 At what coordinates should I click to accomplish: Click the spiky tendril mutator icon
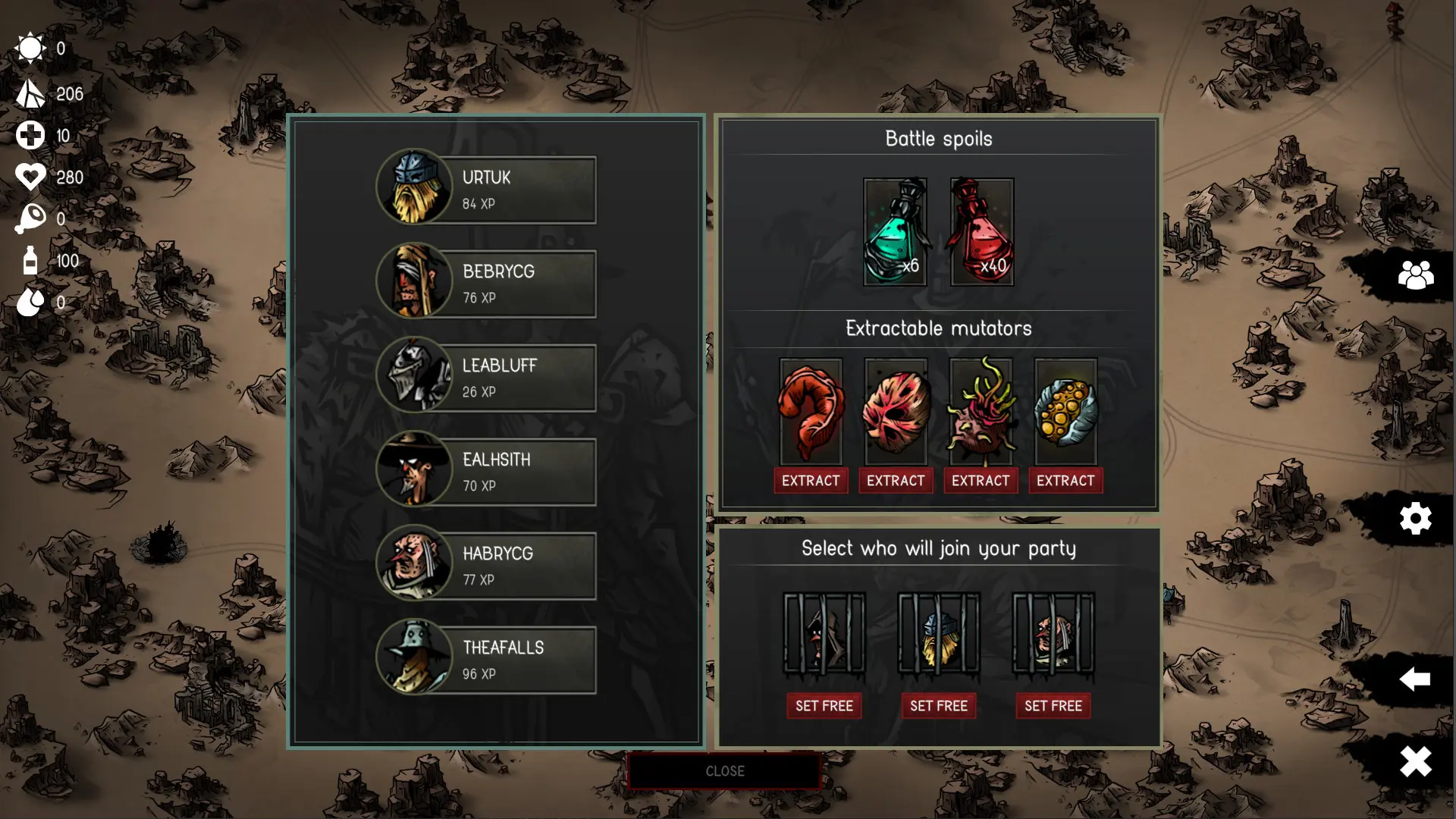coord(980,413)
